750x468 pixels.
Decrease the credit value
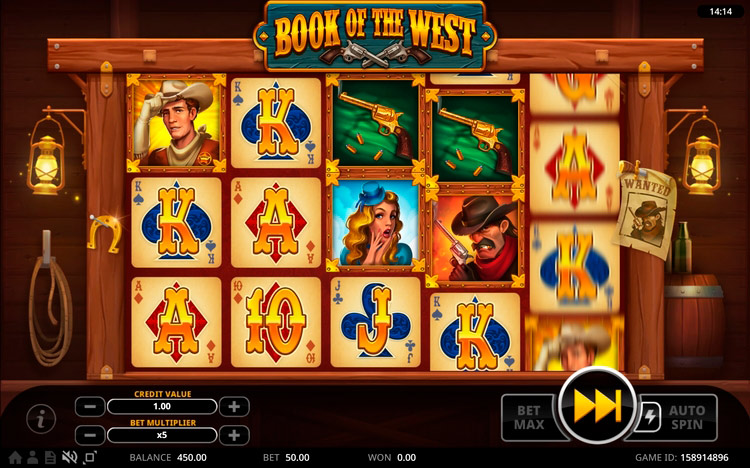point(90,407)
